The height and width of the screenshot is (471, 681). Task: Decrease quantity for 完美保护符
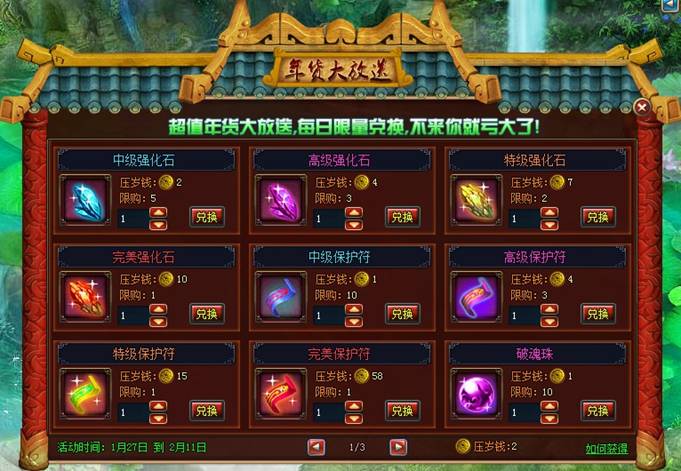tap(353, 417)
